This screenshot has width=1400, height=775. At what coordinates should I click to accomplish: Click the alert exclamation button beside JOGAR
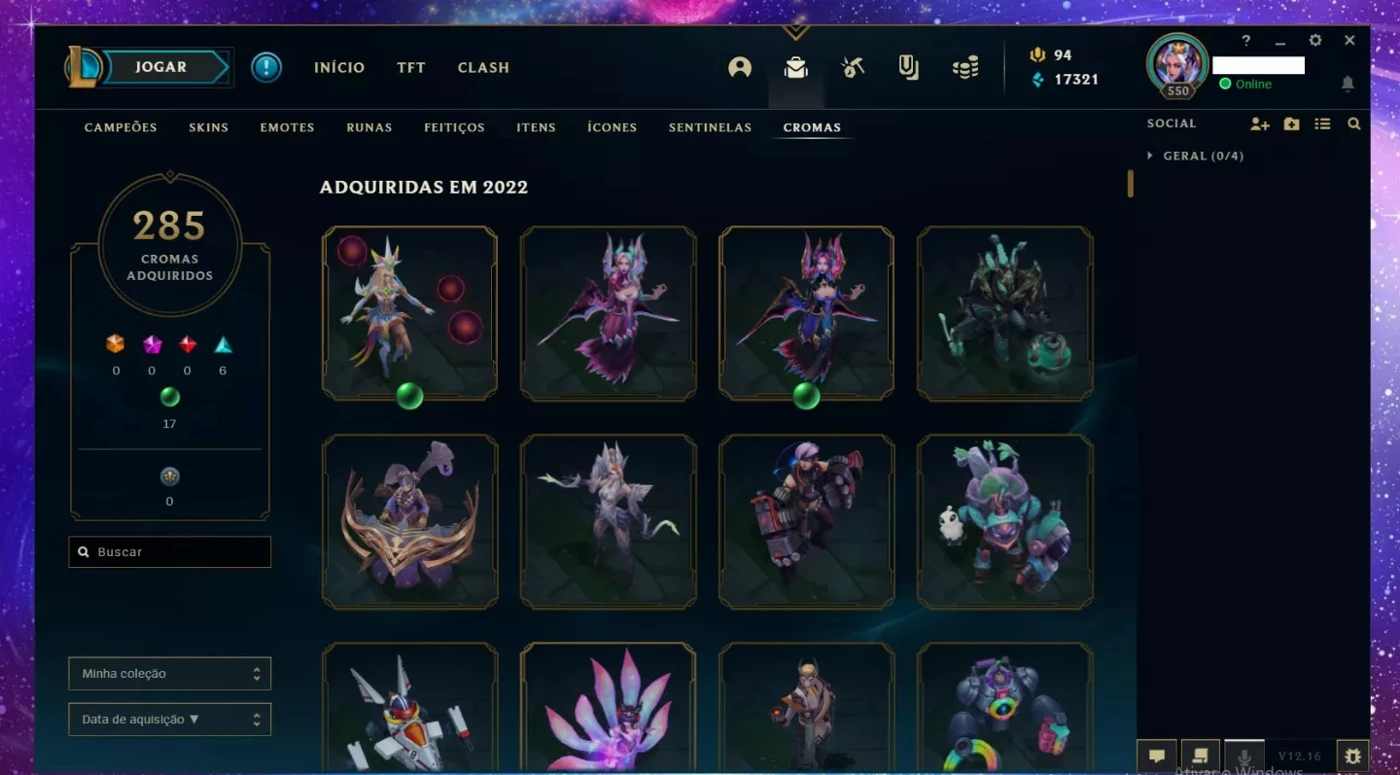(265, 67)
